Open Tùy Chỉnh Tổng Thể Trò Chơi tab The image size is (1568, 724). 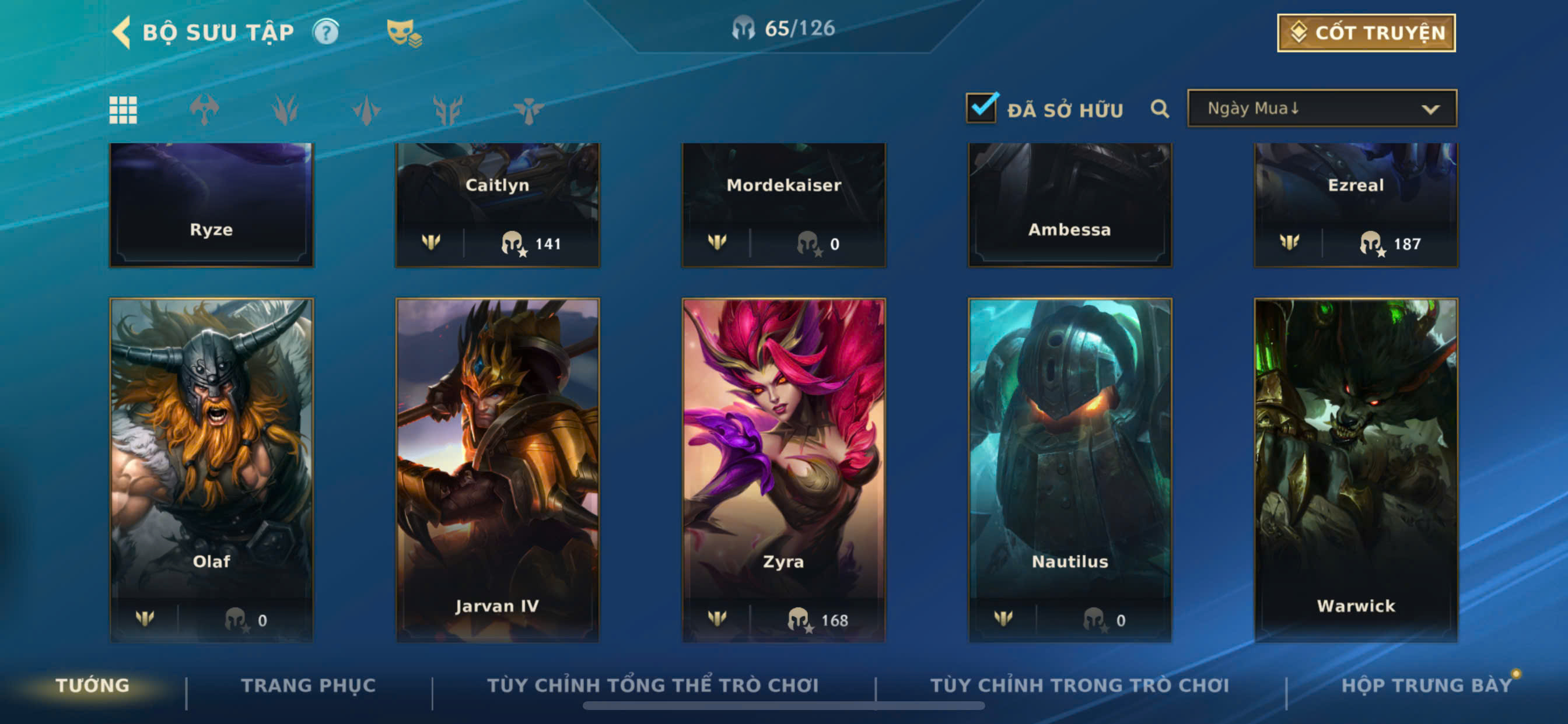(653, 685)
